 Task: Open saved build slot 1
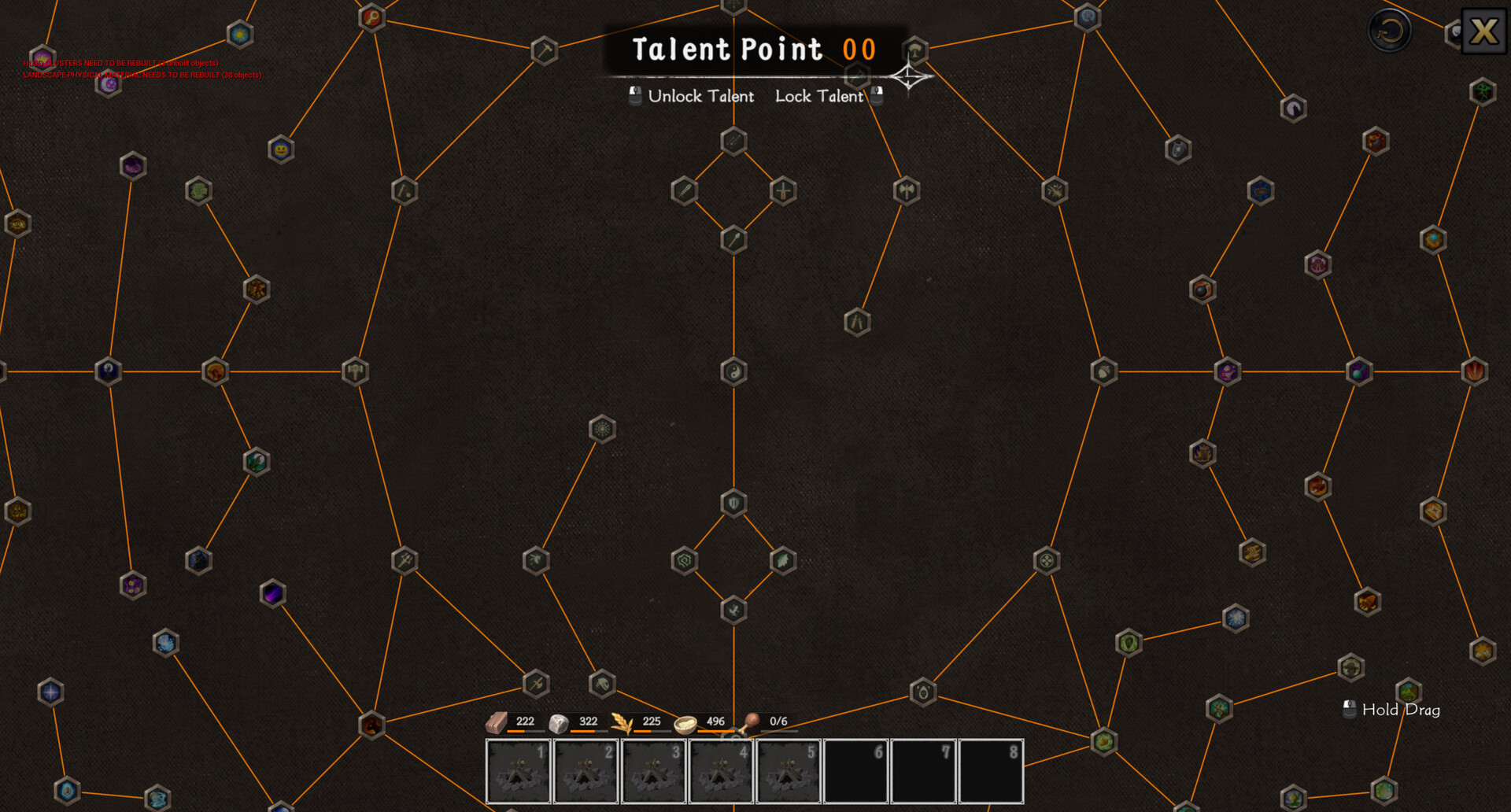tap(518, 769)
